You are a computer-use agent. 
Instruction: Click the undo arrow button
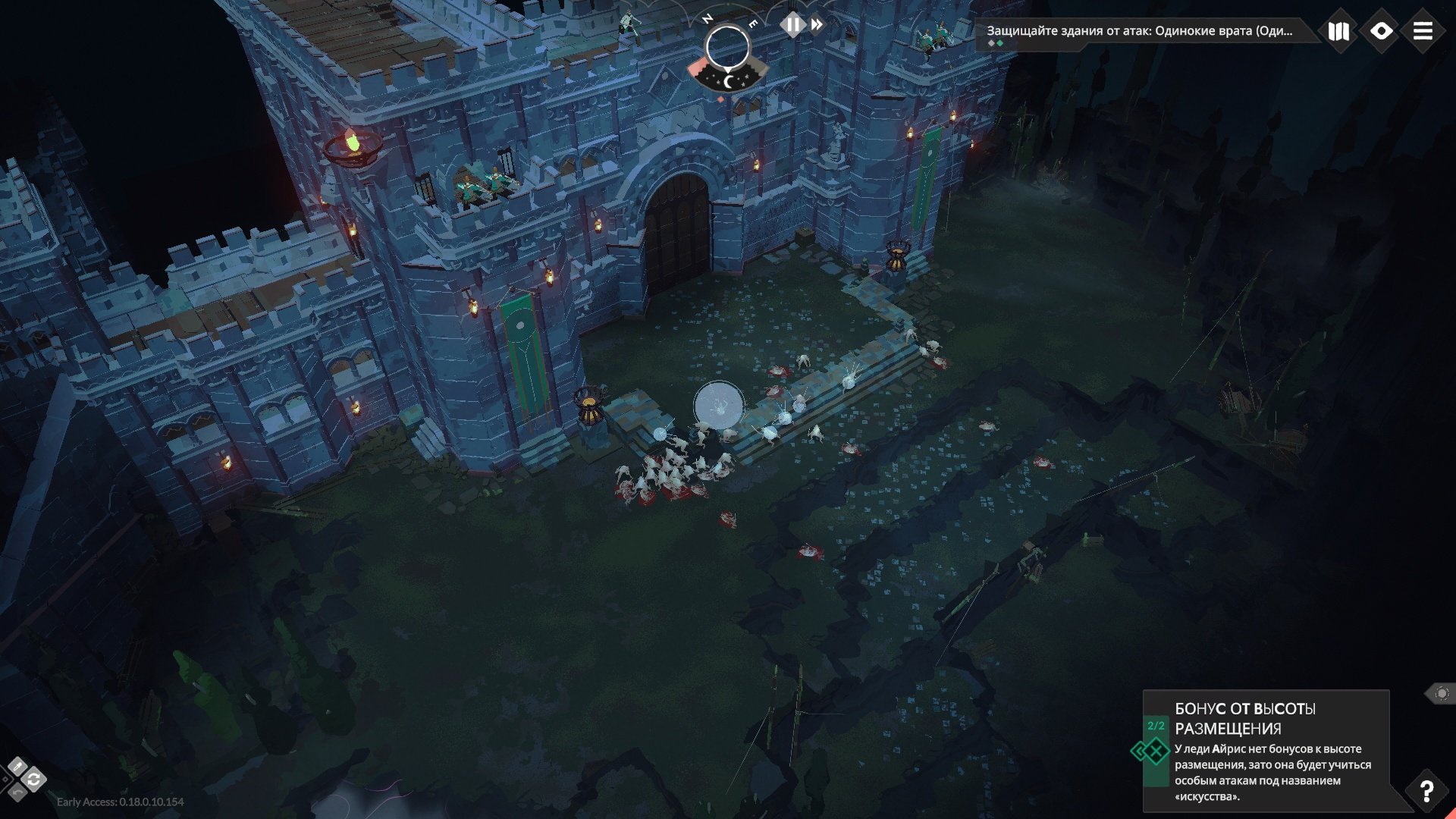17,792
